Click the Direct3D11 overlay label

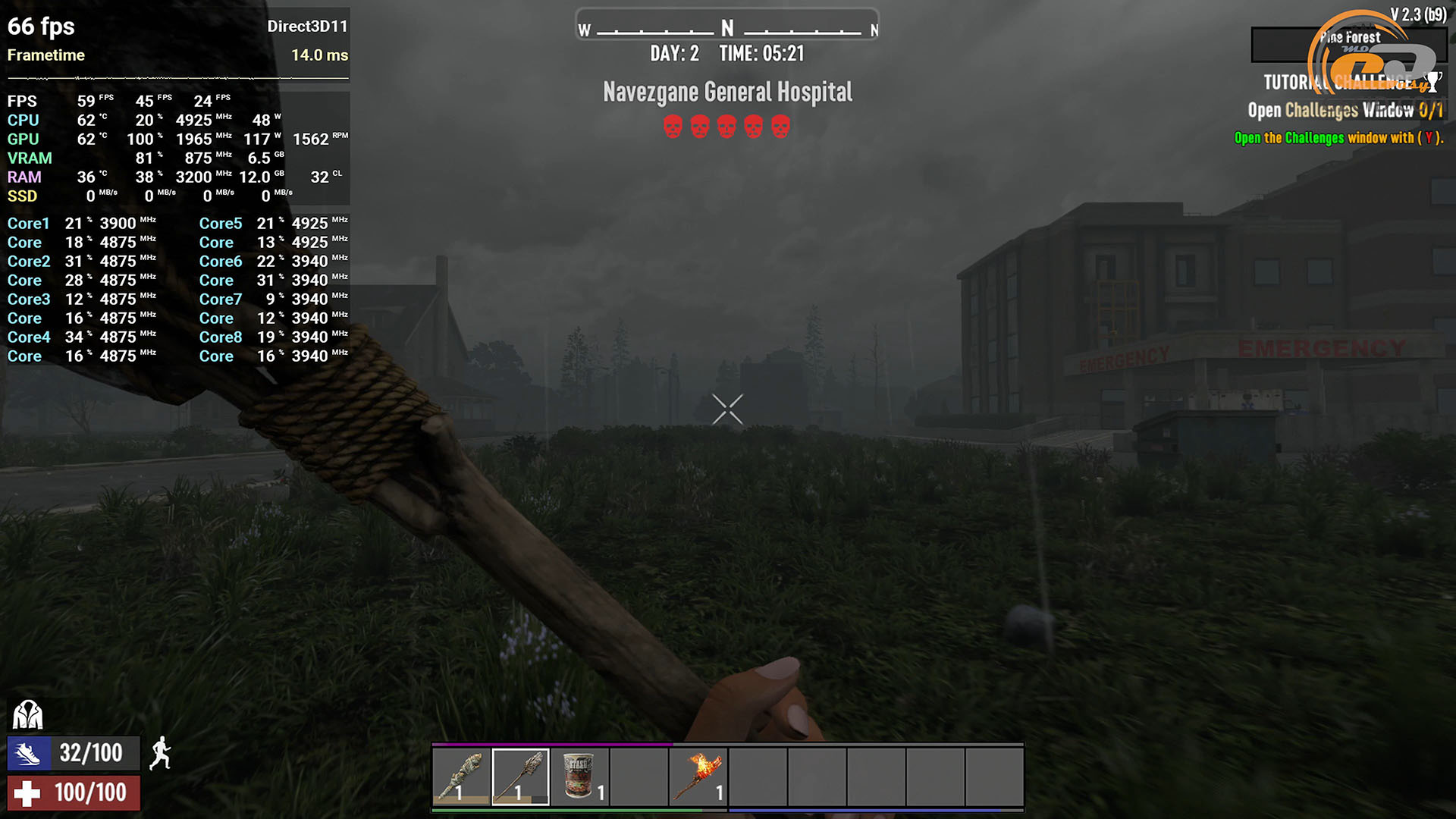(x=307, y=27)
